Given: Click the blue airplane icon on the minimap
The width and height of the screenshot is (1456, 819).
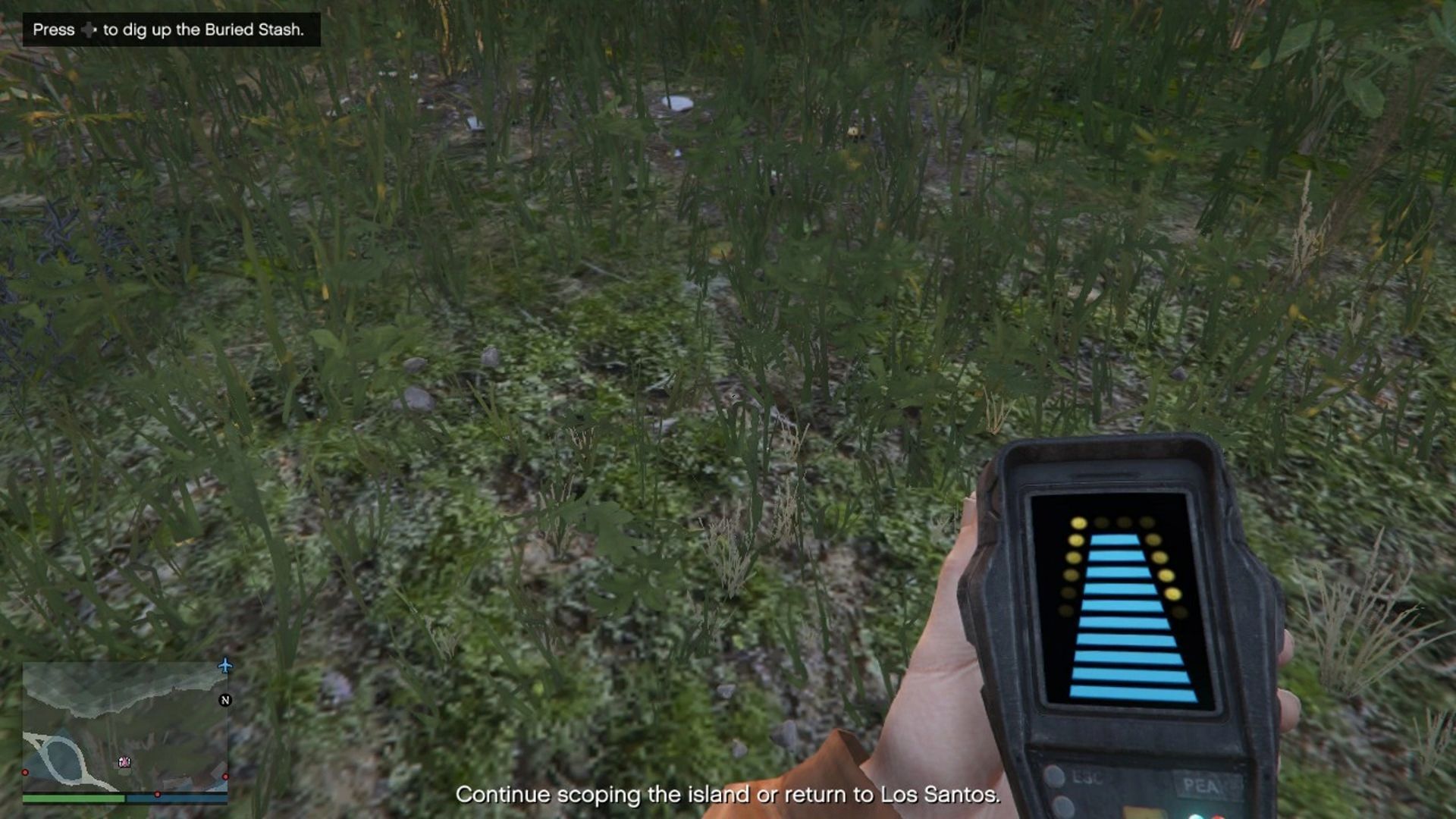Looking at the screenshot, I should point(225,667).
